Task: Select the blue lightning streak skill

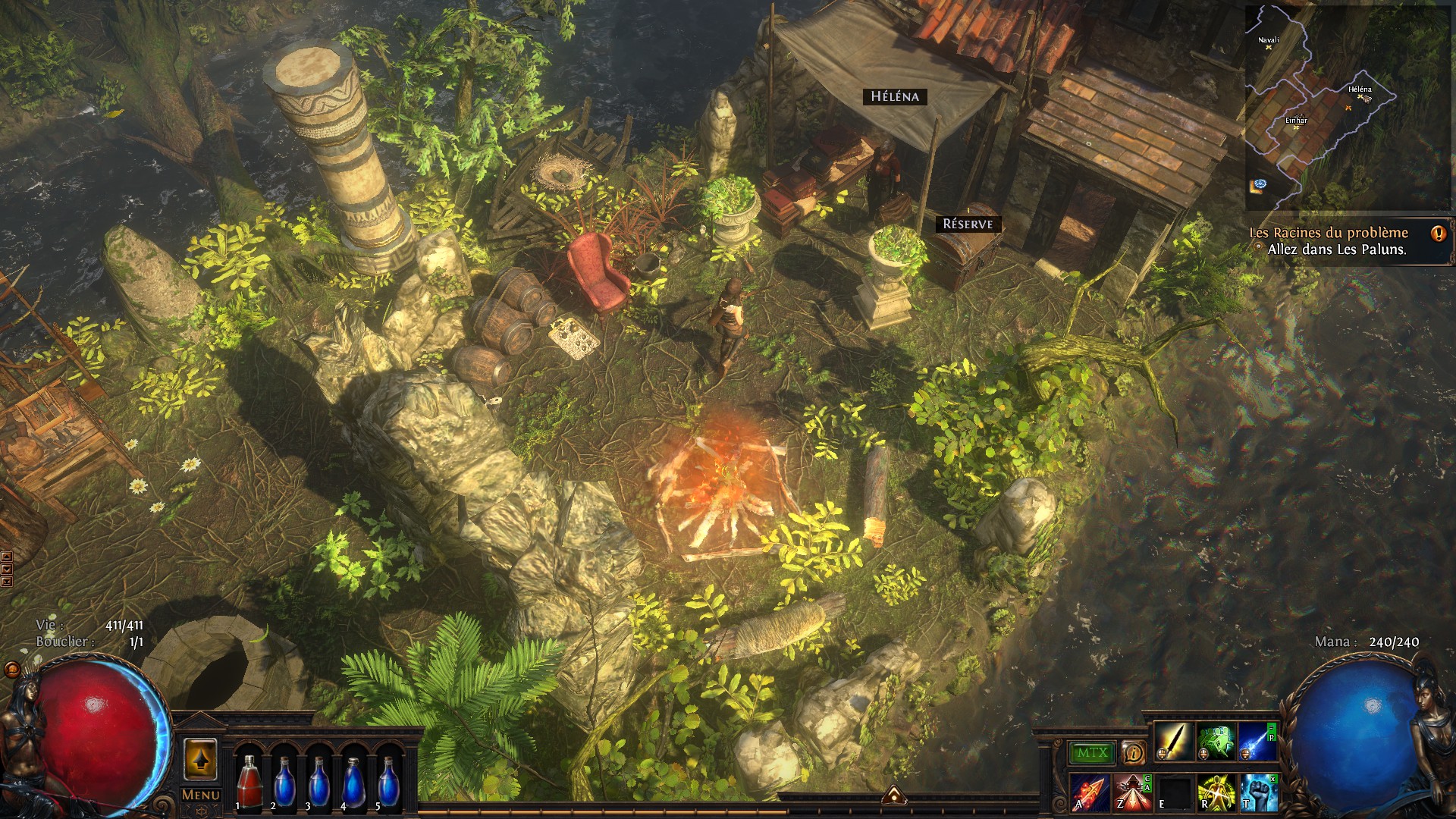Action: (x=1257, y=741)
